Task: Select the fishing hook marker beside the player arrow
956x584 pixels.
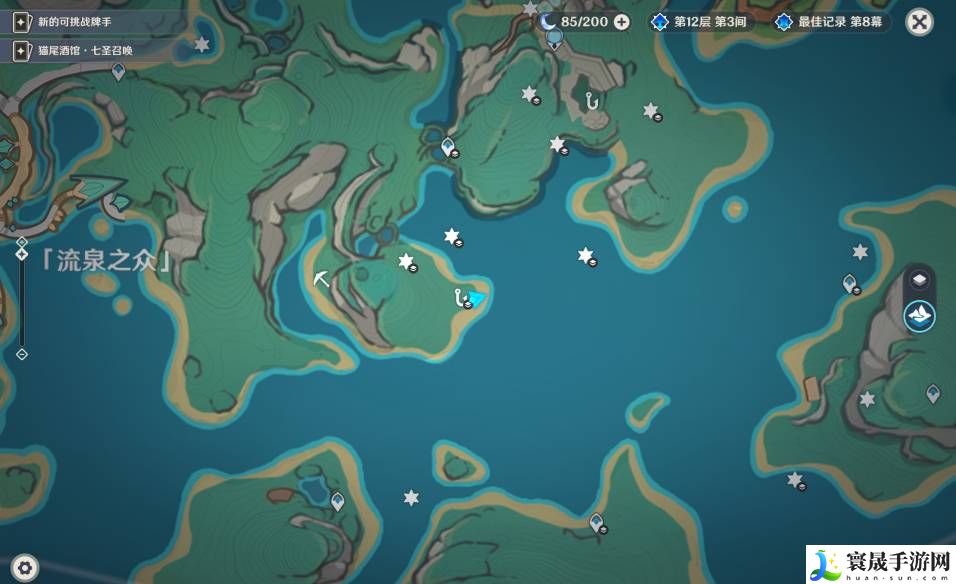Action: pyautogui.click(x=459, y=297)
